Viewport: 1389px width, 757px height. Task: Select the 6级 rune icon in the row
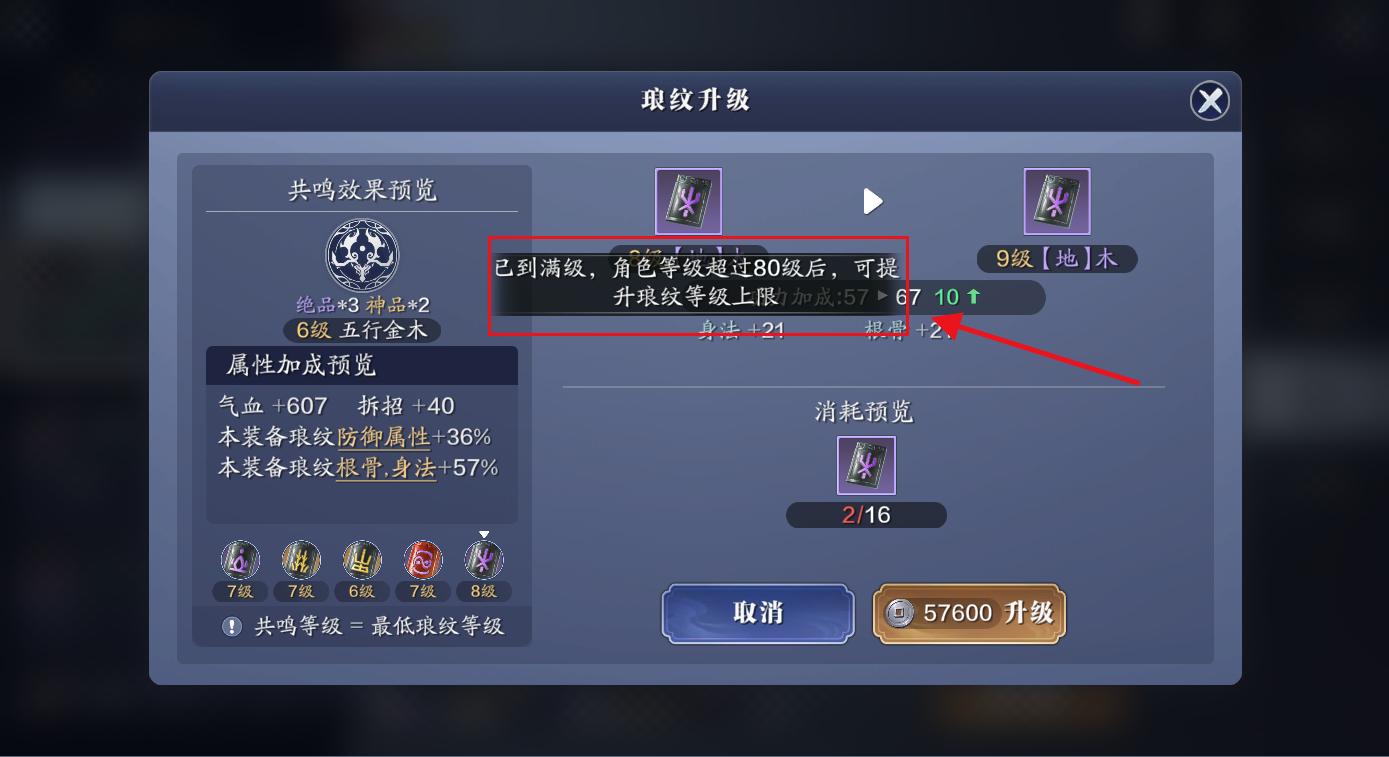coord(362,560)
